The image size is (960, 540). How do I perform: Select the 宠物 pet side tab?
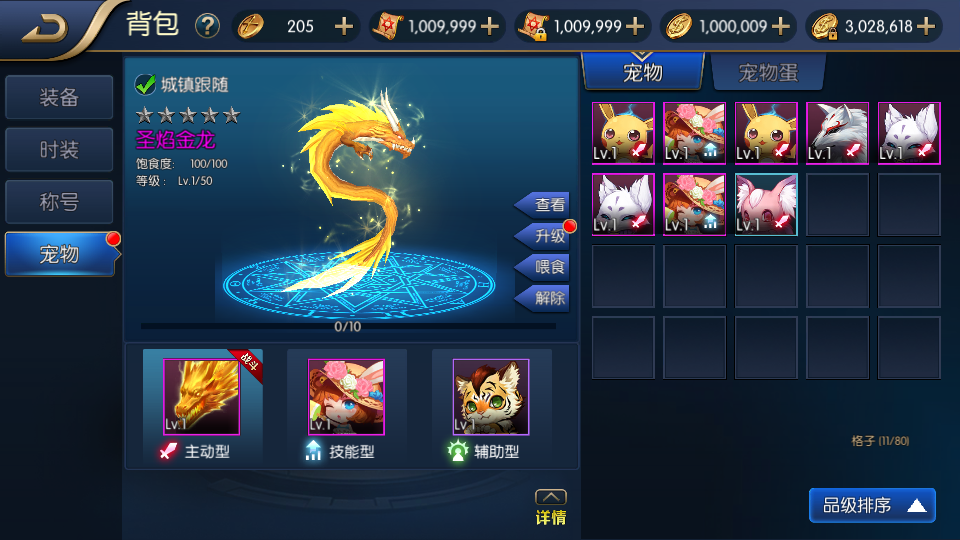(59, 254)
